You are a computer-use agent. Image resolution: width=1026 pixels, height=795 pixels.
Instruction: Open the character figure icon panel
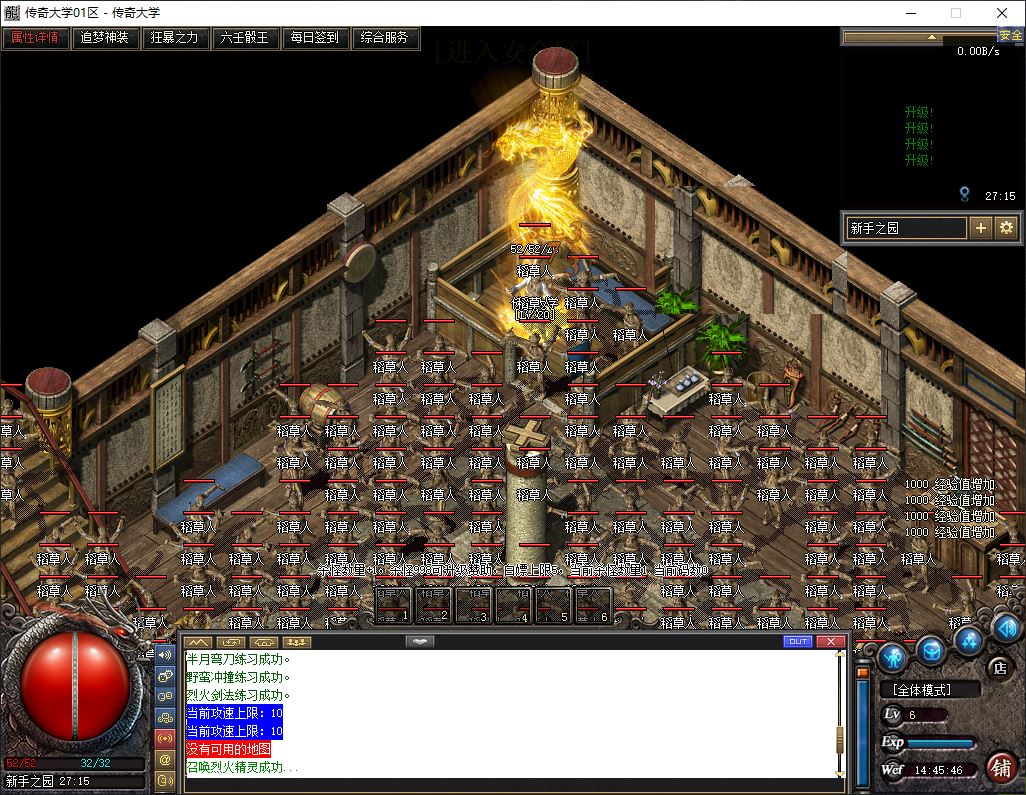point(893,657)
